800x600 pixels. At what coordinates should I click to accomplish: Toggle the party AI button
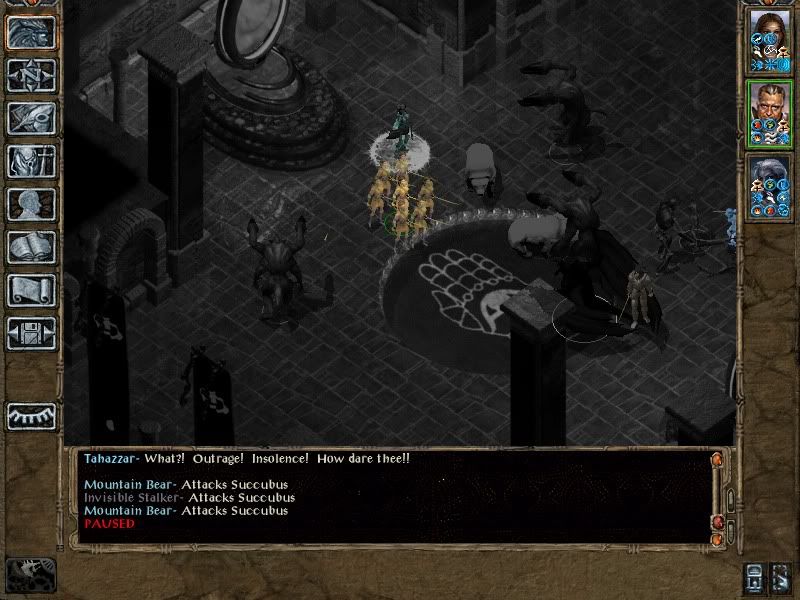[x=783, y=578]
